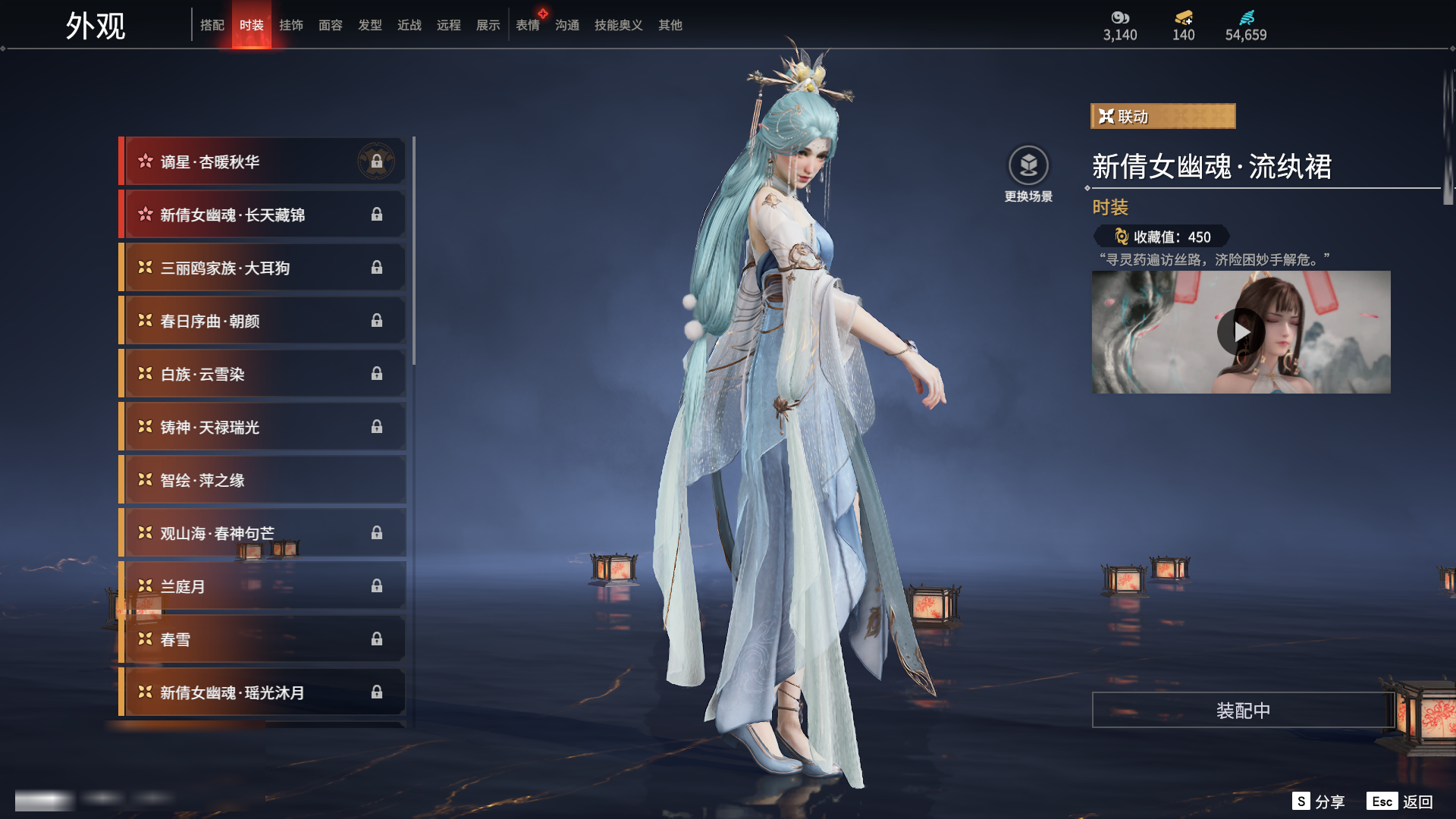
Task: Play the outfit preview video
Action: click(1240, 332)
